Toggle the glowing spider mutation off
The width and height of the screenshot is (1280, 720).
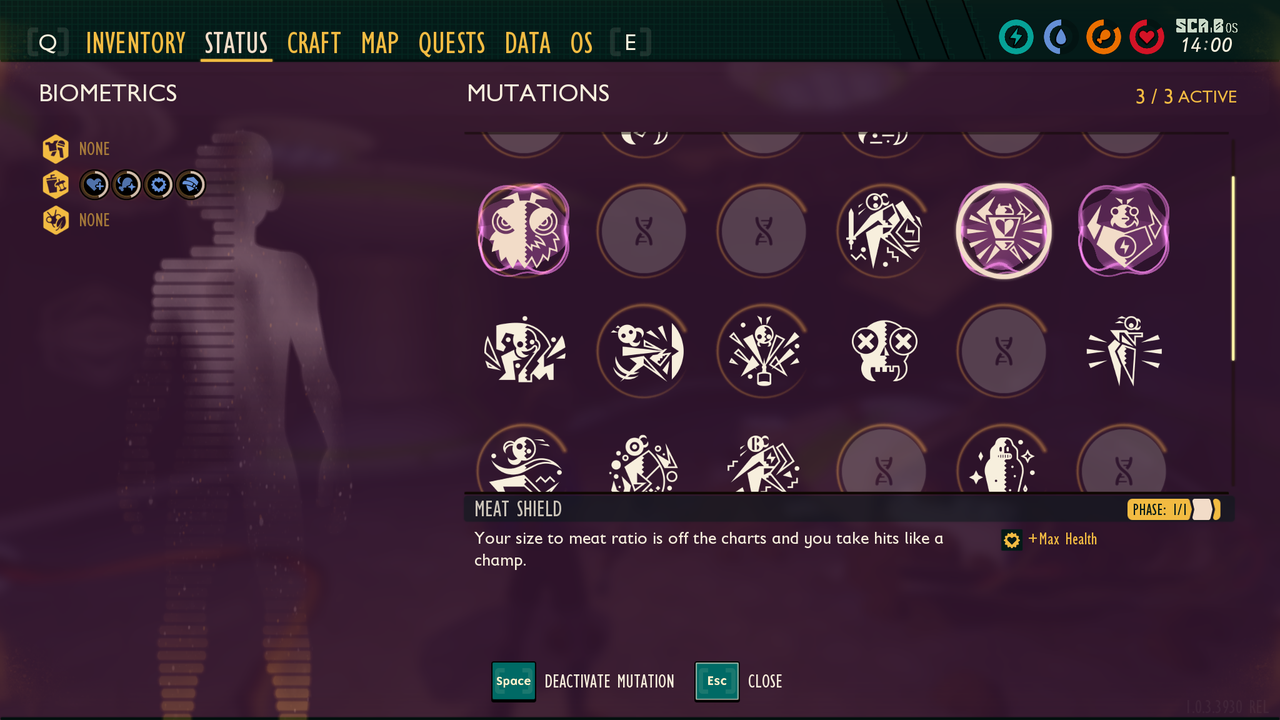(1003, 231)
